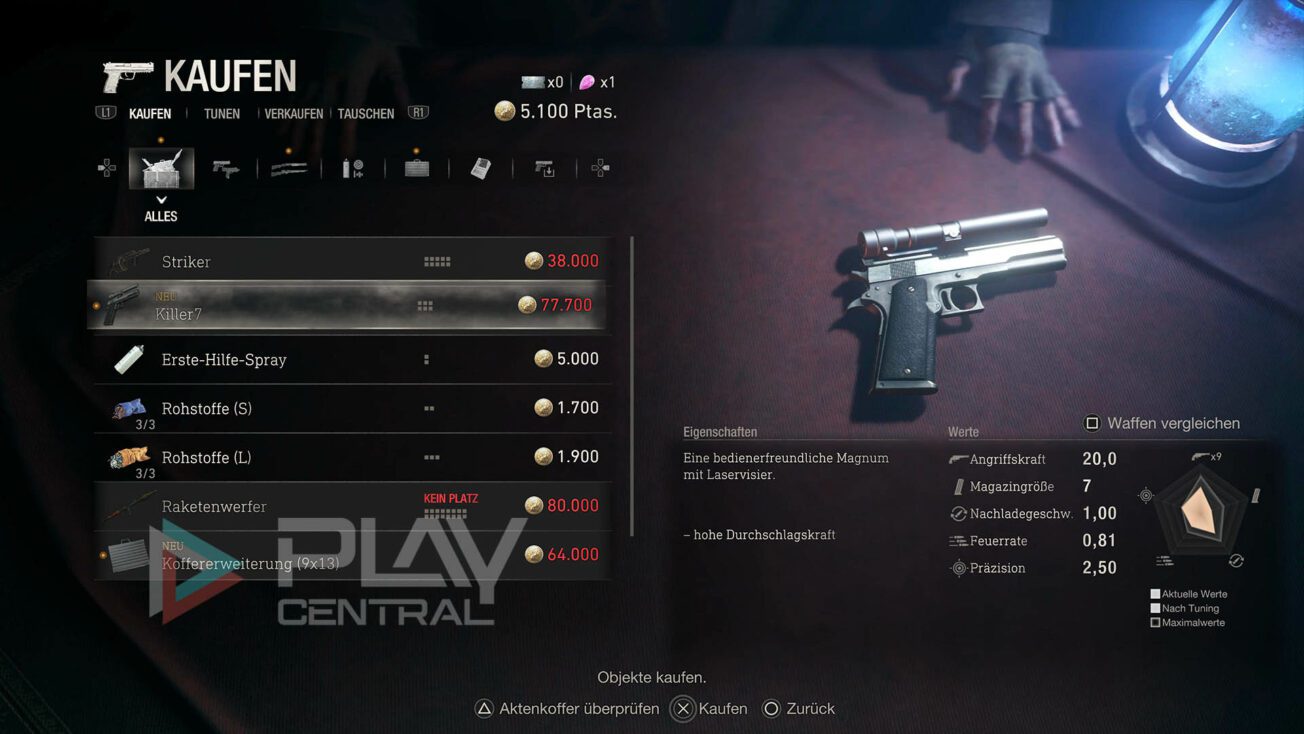Toggle the Aktuelle Werte legend checkbox

pyautogui.click(x=1155, y=594)
